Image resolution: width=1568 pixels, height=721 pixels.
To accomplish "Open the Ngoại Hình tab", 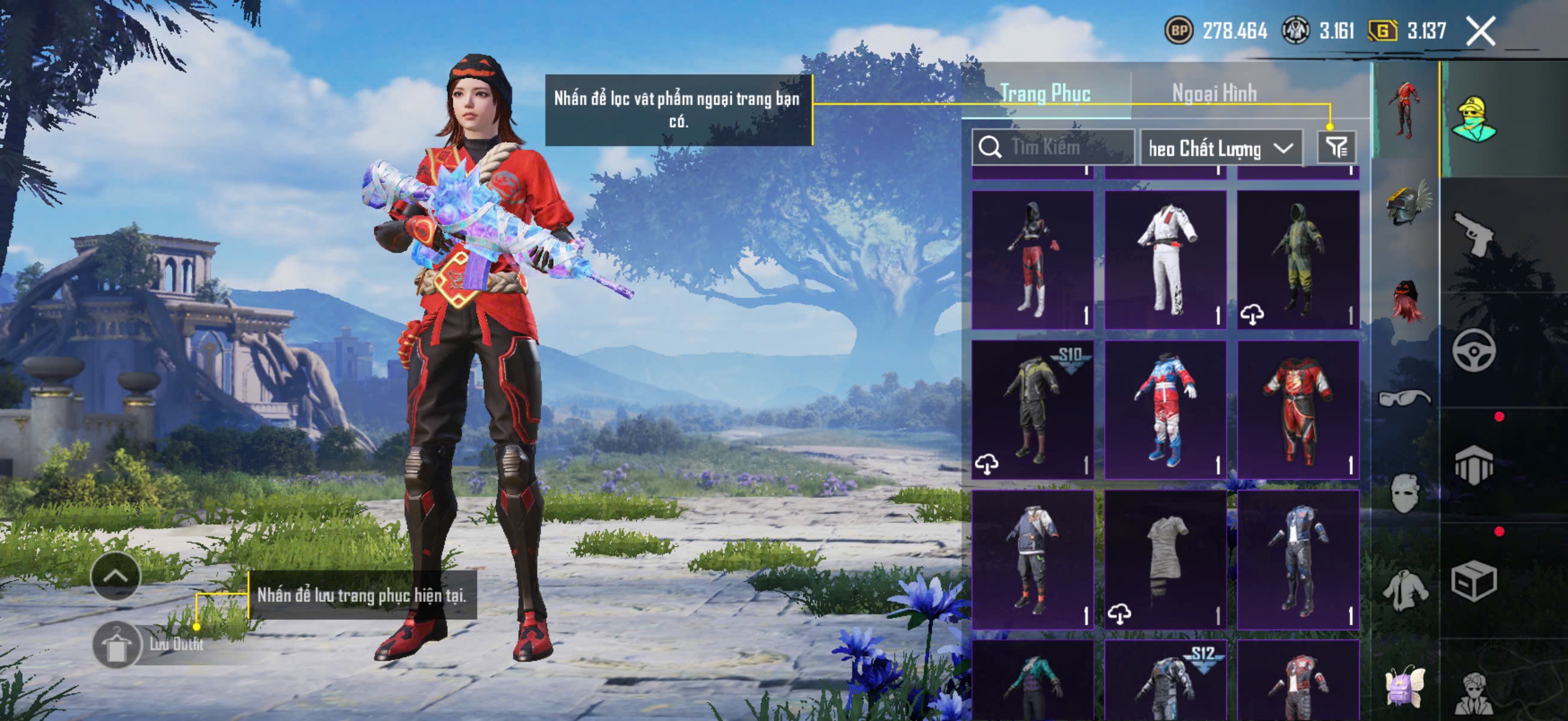I will [x=1215, y=93].
